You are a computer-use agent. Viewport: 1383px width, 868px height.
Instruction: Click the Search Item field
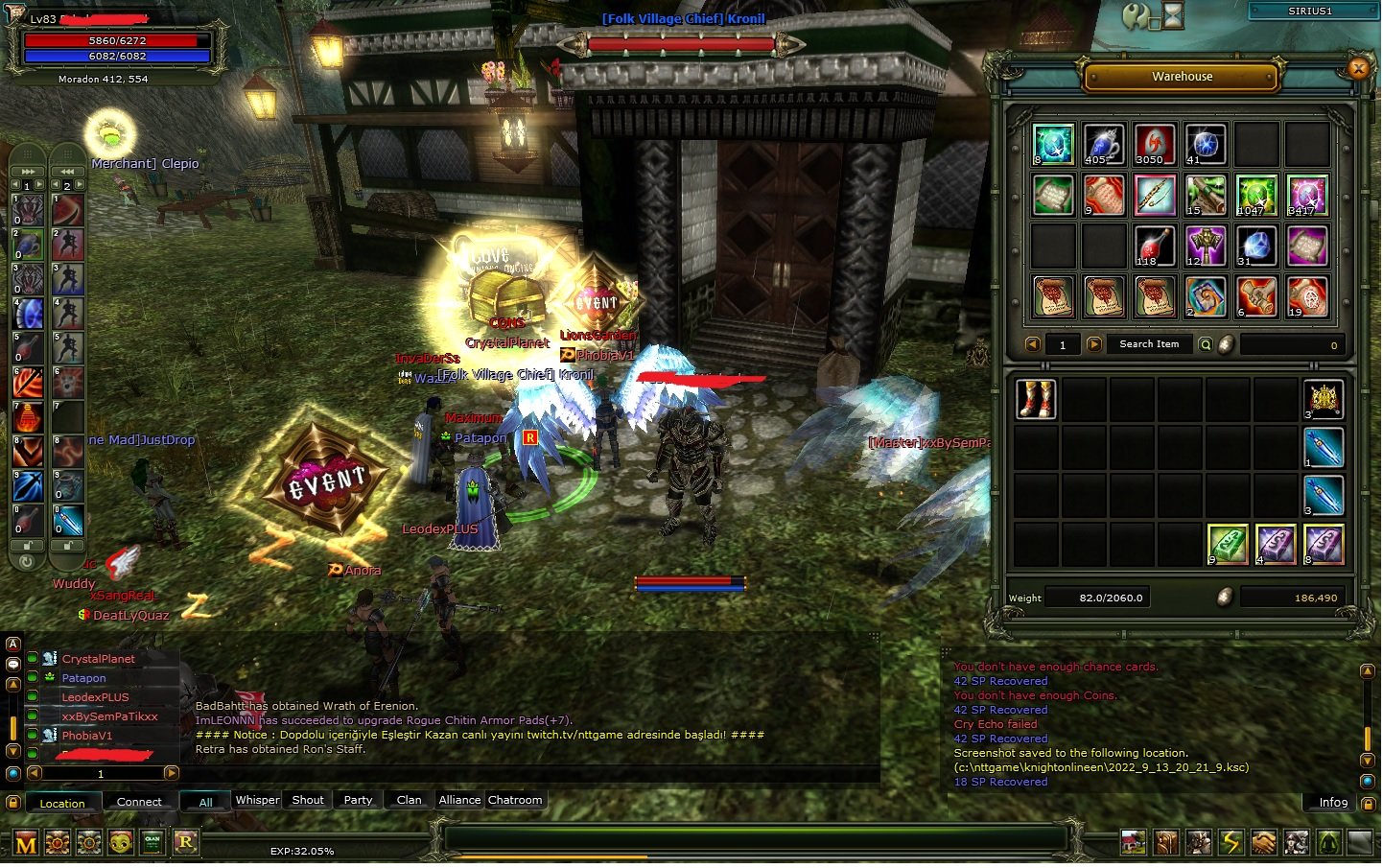point(1148,344)
